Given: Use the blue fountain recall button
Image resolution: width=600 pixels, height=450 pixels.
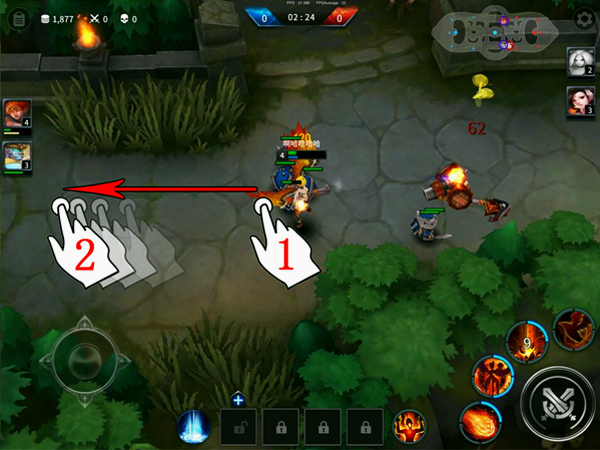Looking at the screenshot, I should 193,426.
